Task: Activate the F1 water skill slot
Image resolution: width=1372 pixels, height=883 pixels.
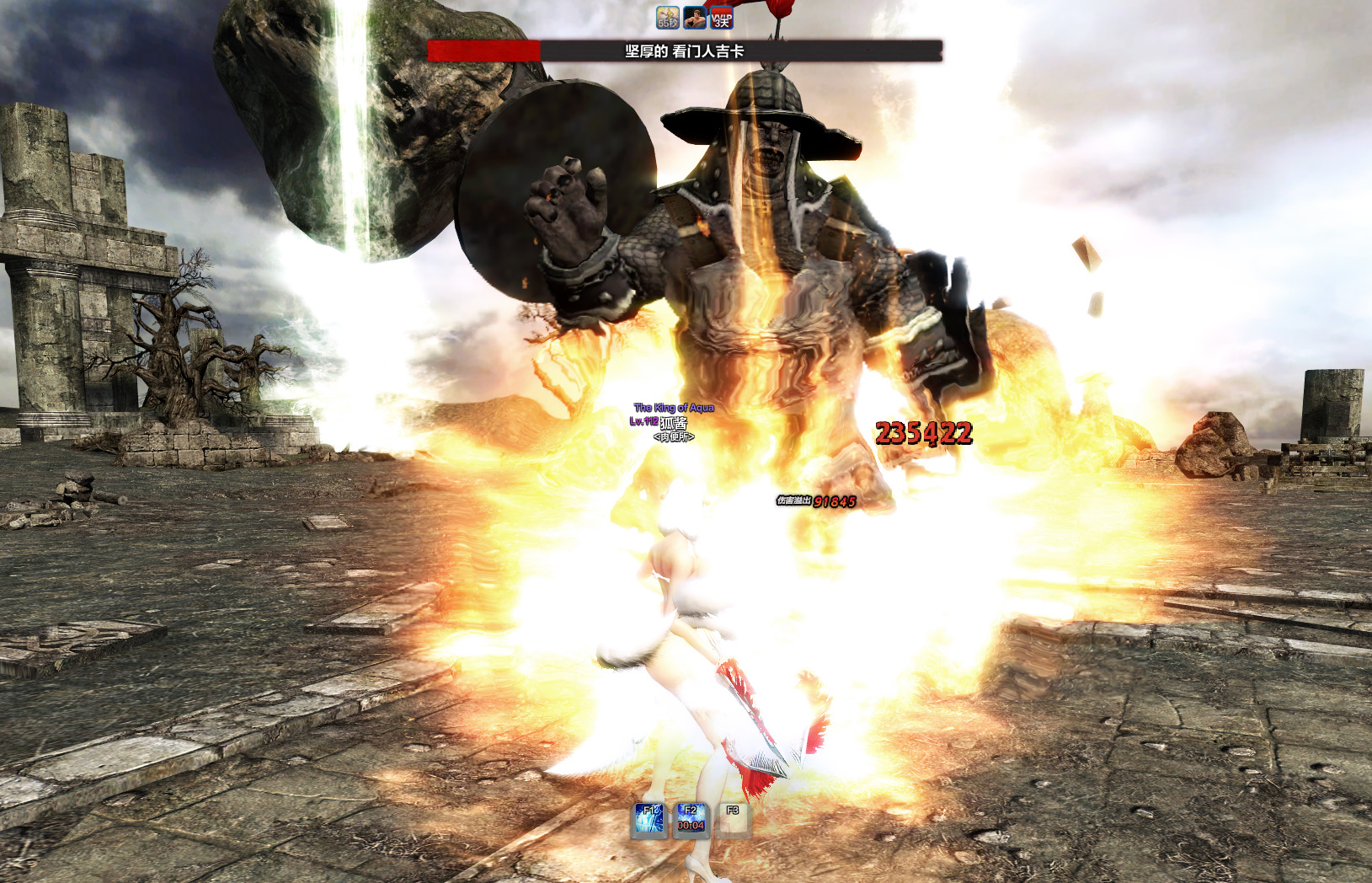Action: tap(649, 820)
